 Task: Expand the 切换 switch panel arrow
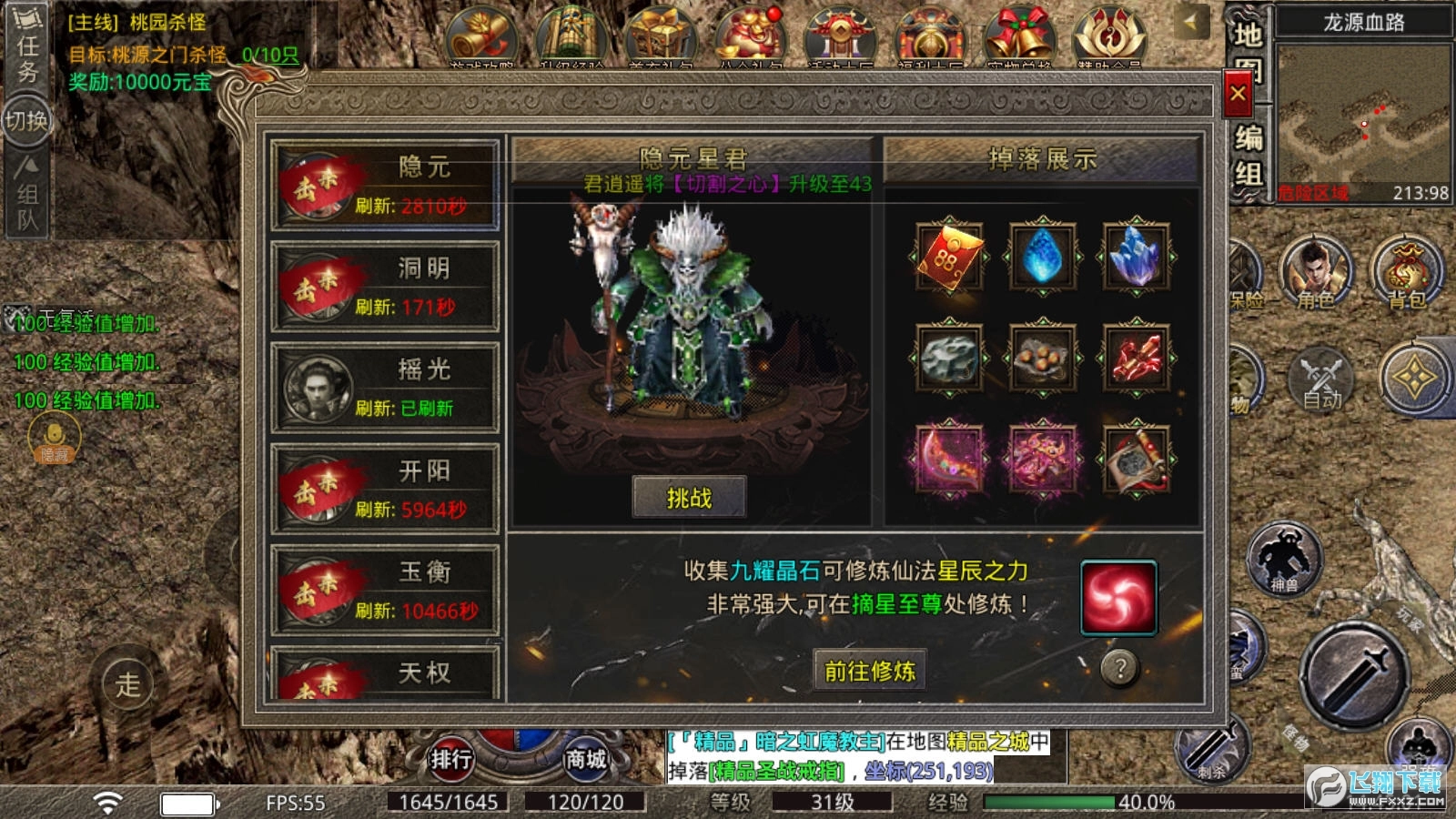tap(27, 118)
